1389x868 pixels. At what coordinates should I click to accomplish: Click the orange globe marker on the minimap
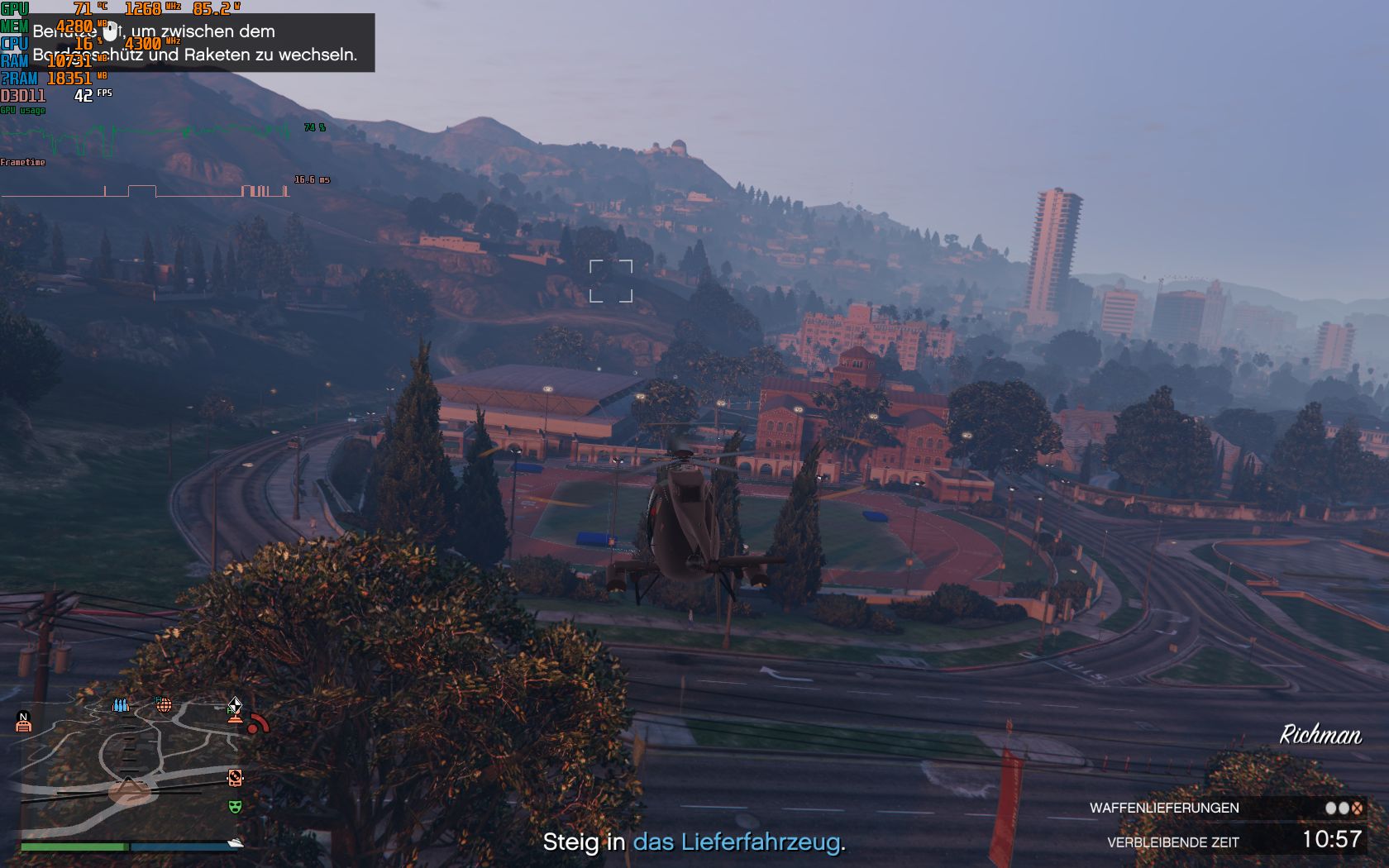click(164, 705)
